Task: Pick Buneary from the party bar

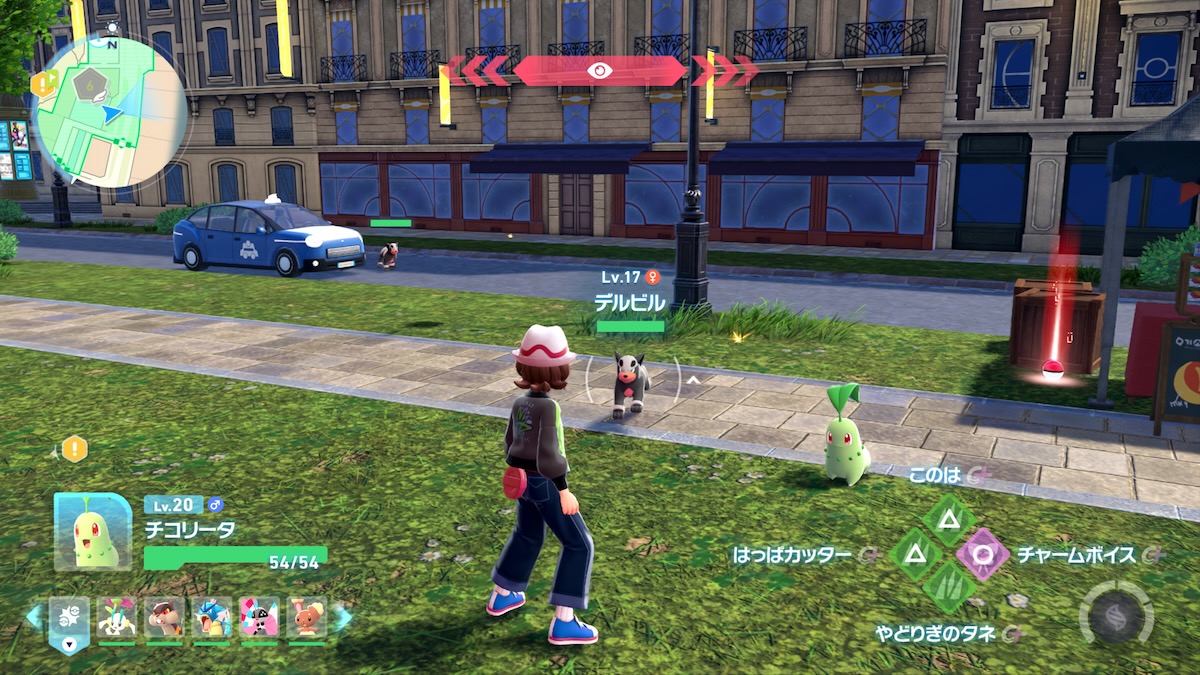Action: [307, 618]
